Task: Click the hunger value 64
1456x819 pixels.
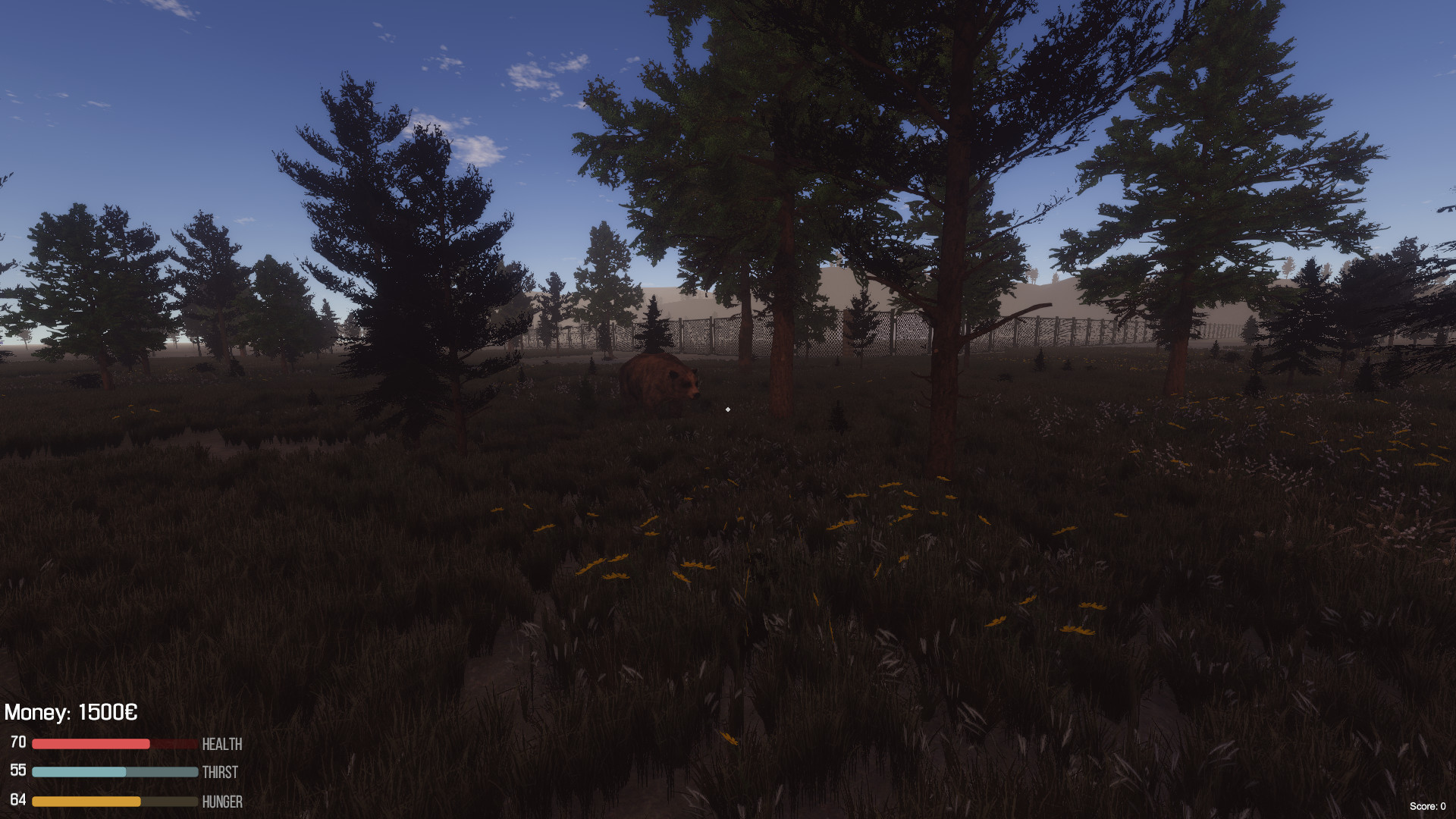Action: pyautogui.click(x=18, y=799)
